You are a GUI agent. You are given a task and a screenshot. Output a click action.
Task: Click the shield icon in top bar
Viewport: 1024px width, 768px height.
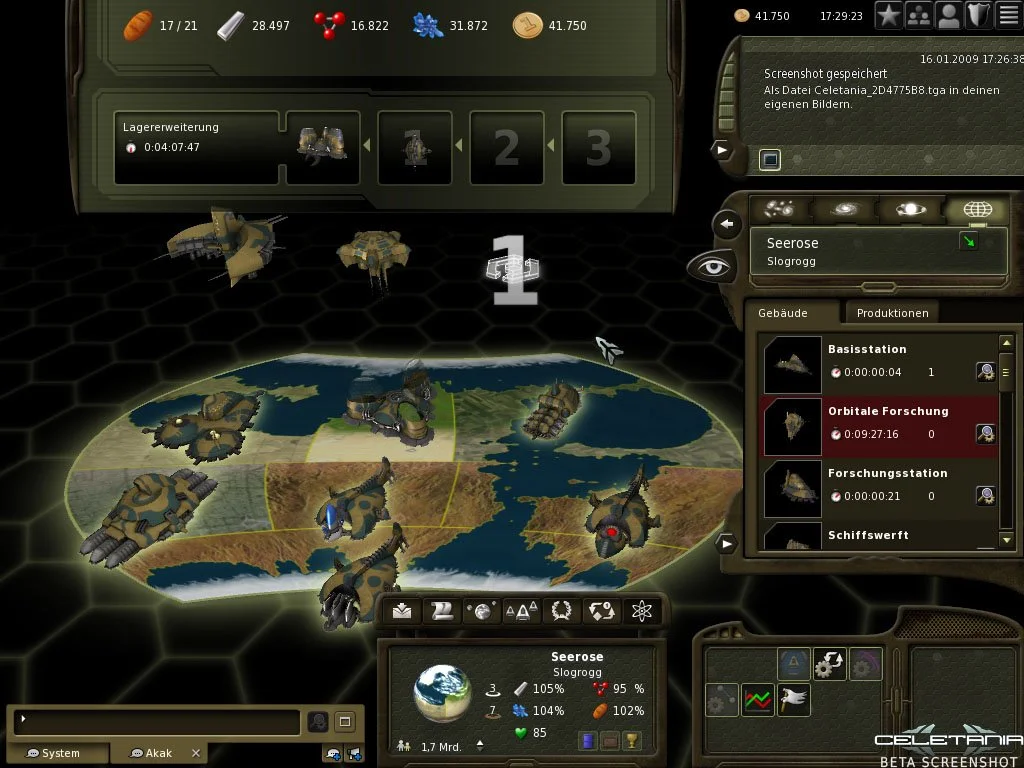(x=979, y=15)
